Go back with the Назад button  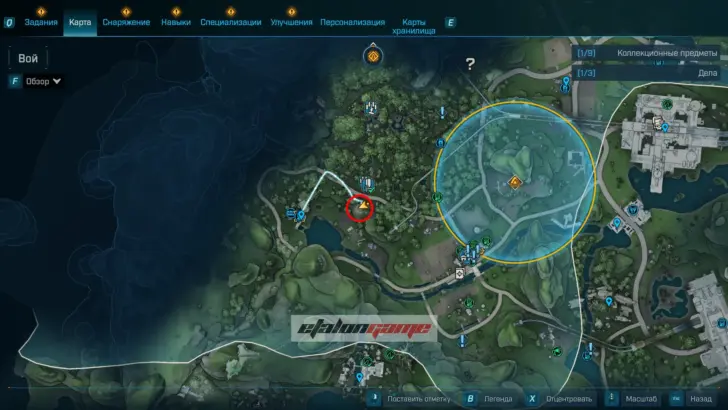pyautogui.click(x=694, y=397)
